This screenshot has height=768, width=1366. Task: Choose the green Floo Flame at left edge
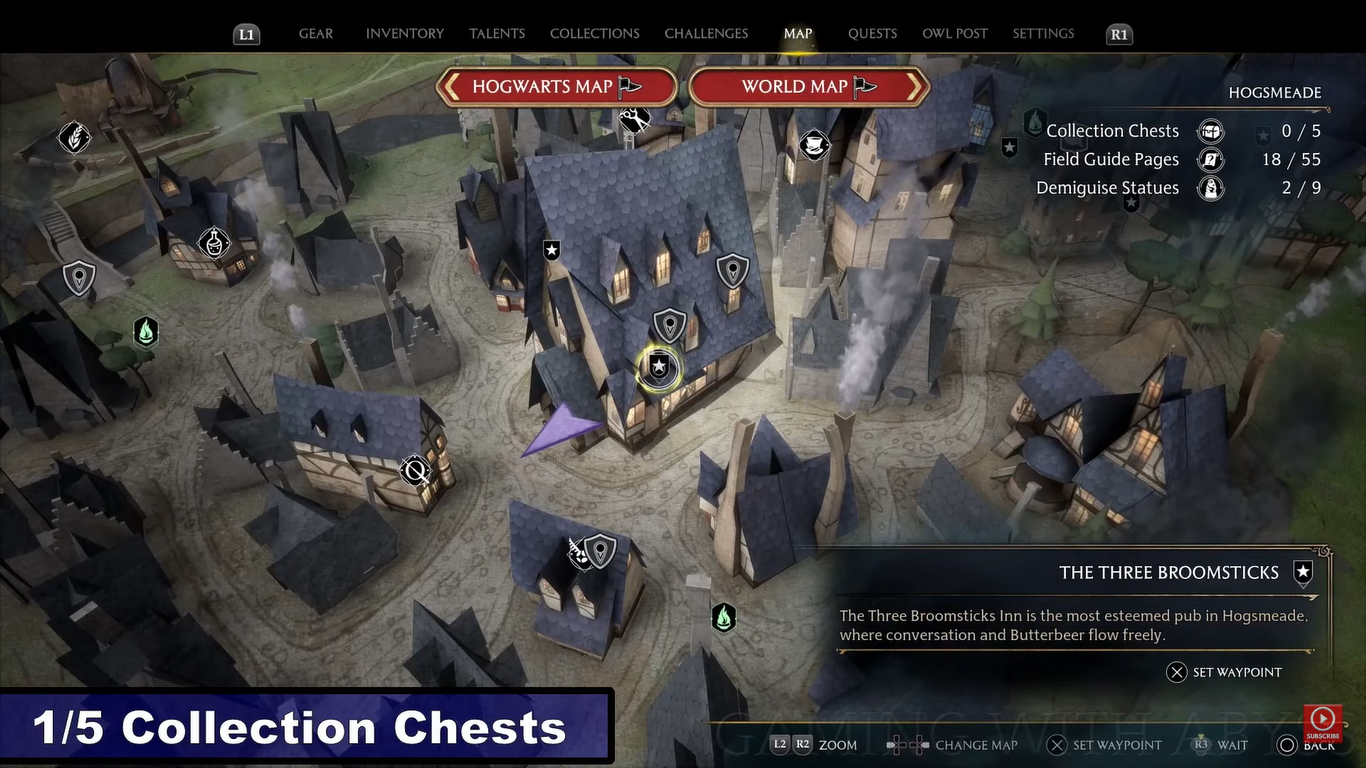click(x=146, y=331)
